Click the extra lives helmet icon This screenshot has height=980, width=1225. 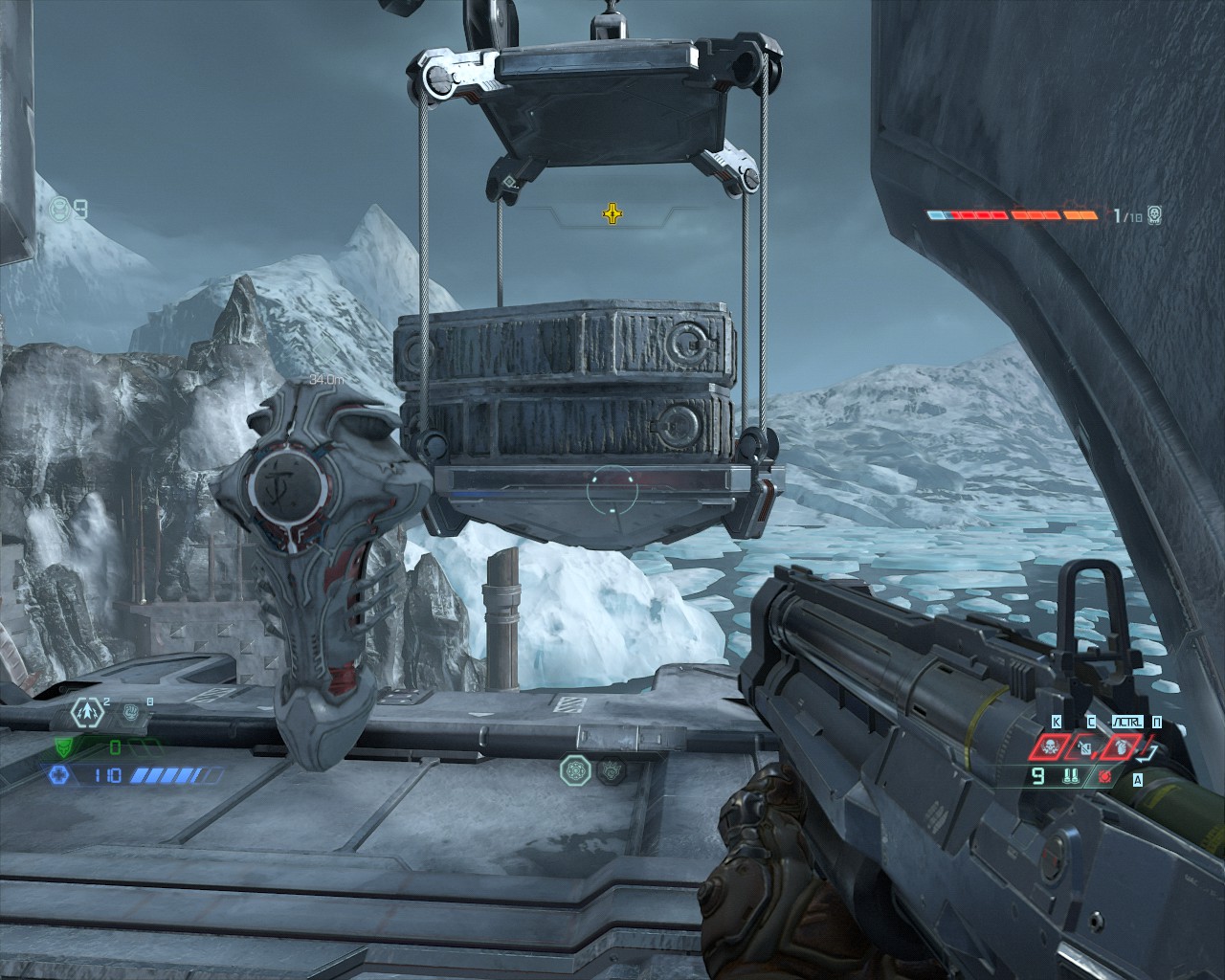59,208
